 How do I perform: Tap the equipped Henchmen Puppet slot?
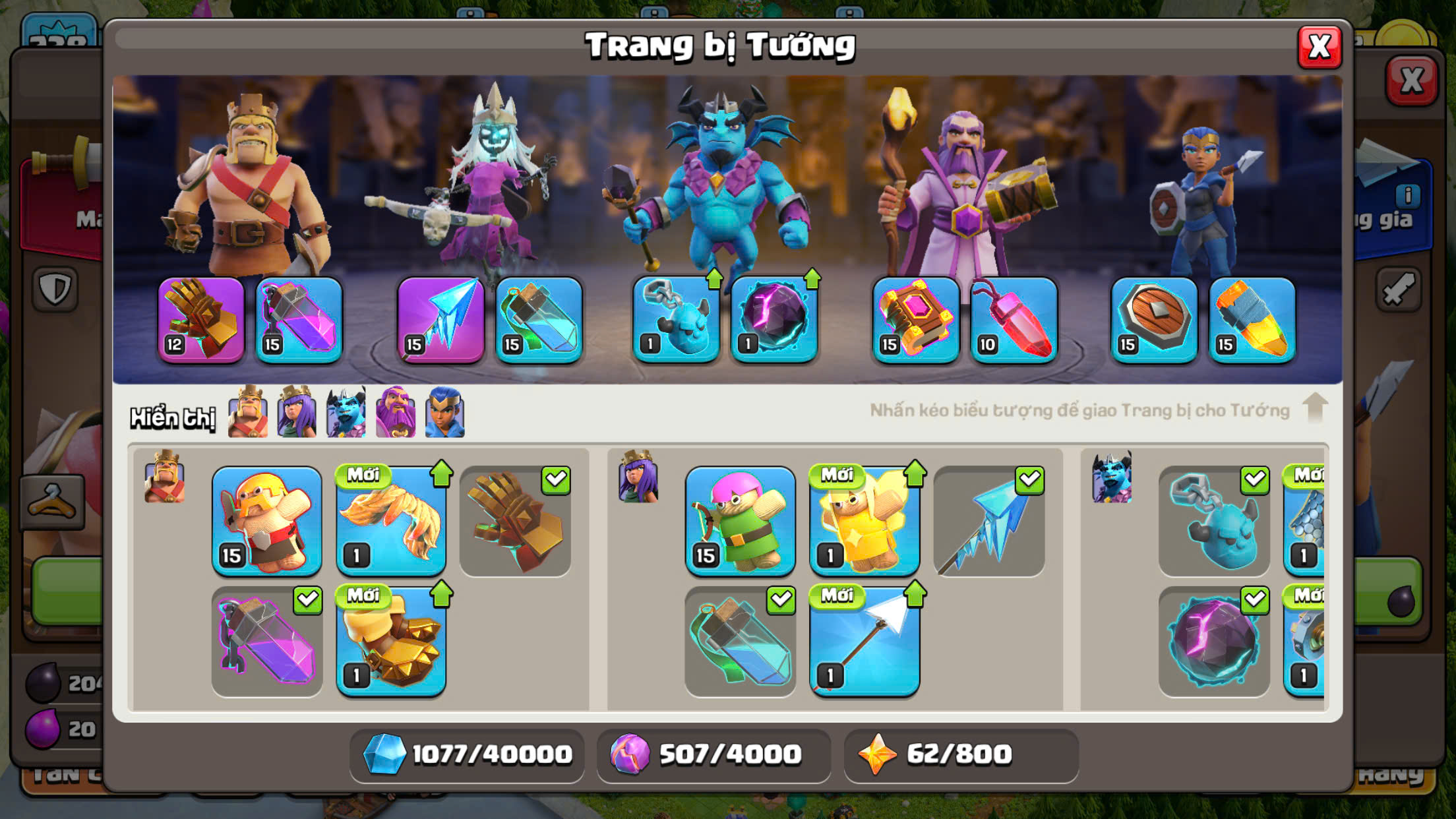[676, 320]
